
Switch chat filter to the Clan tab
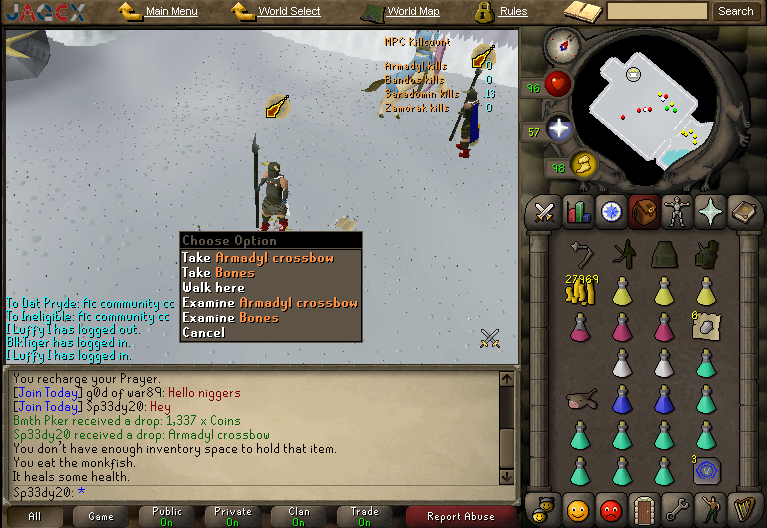(299, 516)
